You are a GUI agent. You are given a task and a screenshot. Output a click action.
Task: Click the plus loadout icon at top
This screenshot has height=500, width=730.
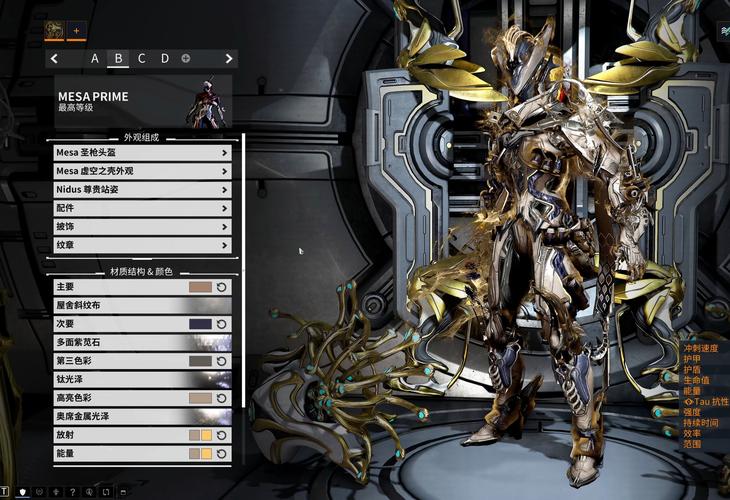pos(76,31)
